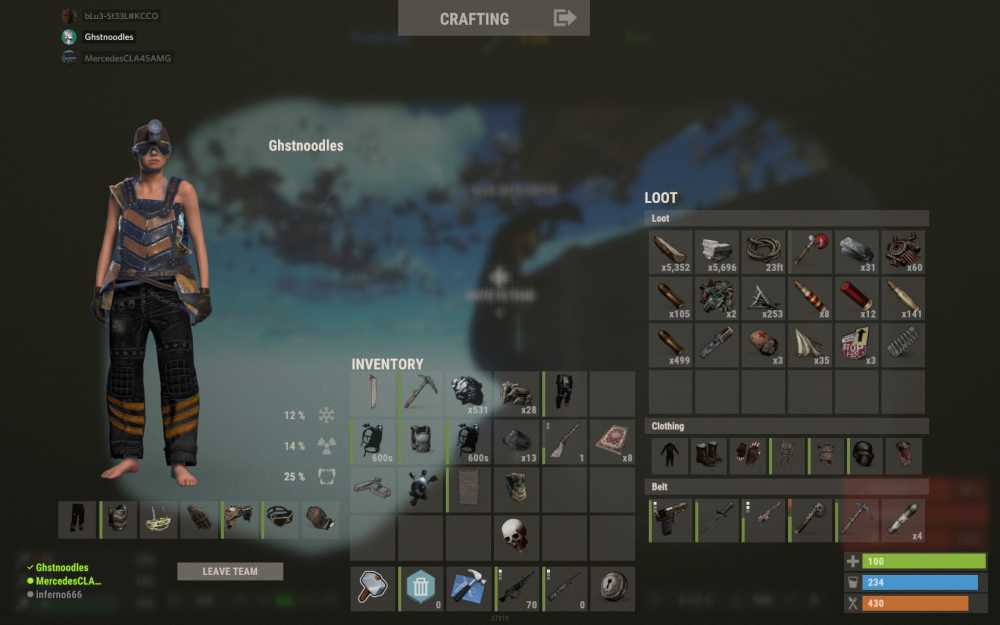
Task: Click the MercedesCLA45AMG player entry
Action: (127, 58)
